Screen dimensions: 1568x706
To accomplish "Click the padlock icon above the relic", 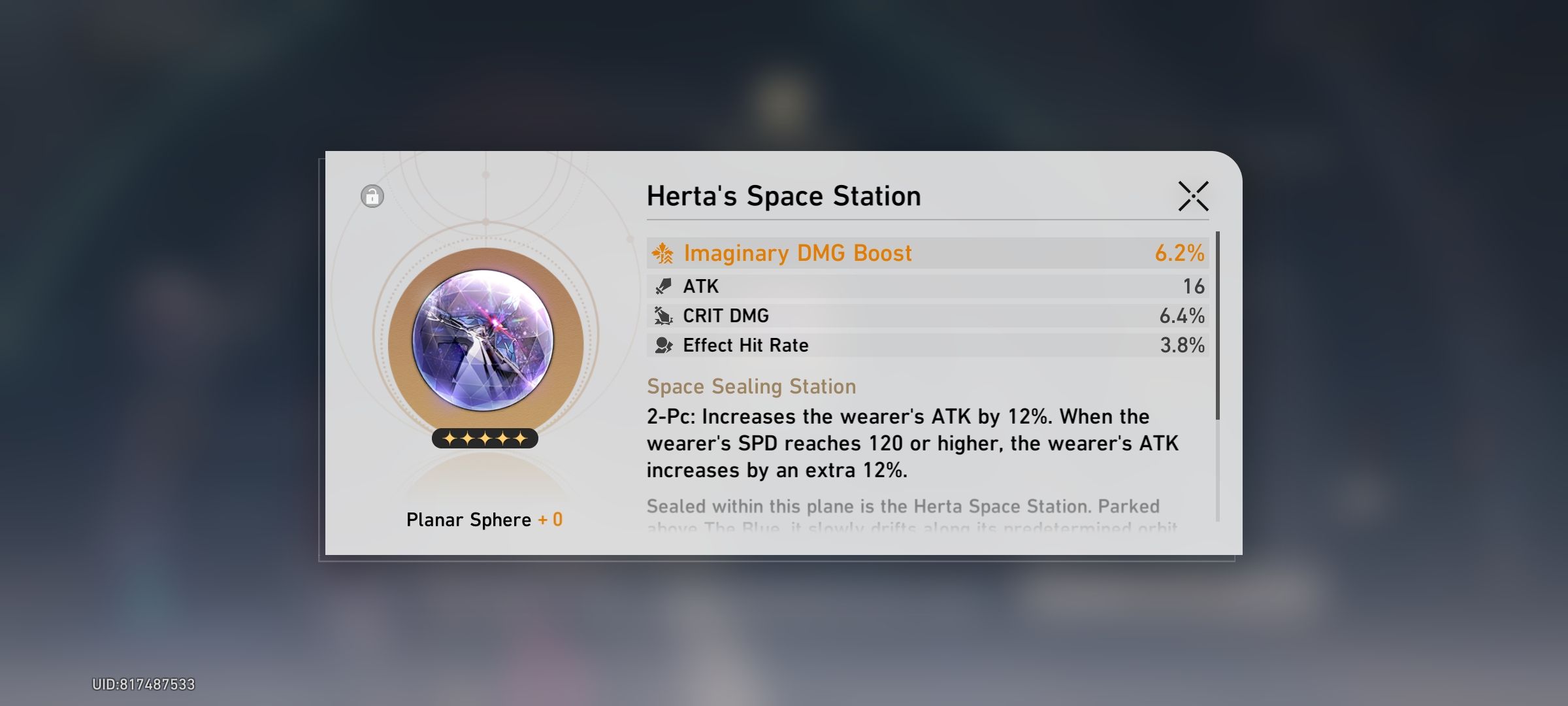I will pos(371,196).
